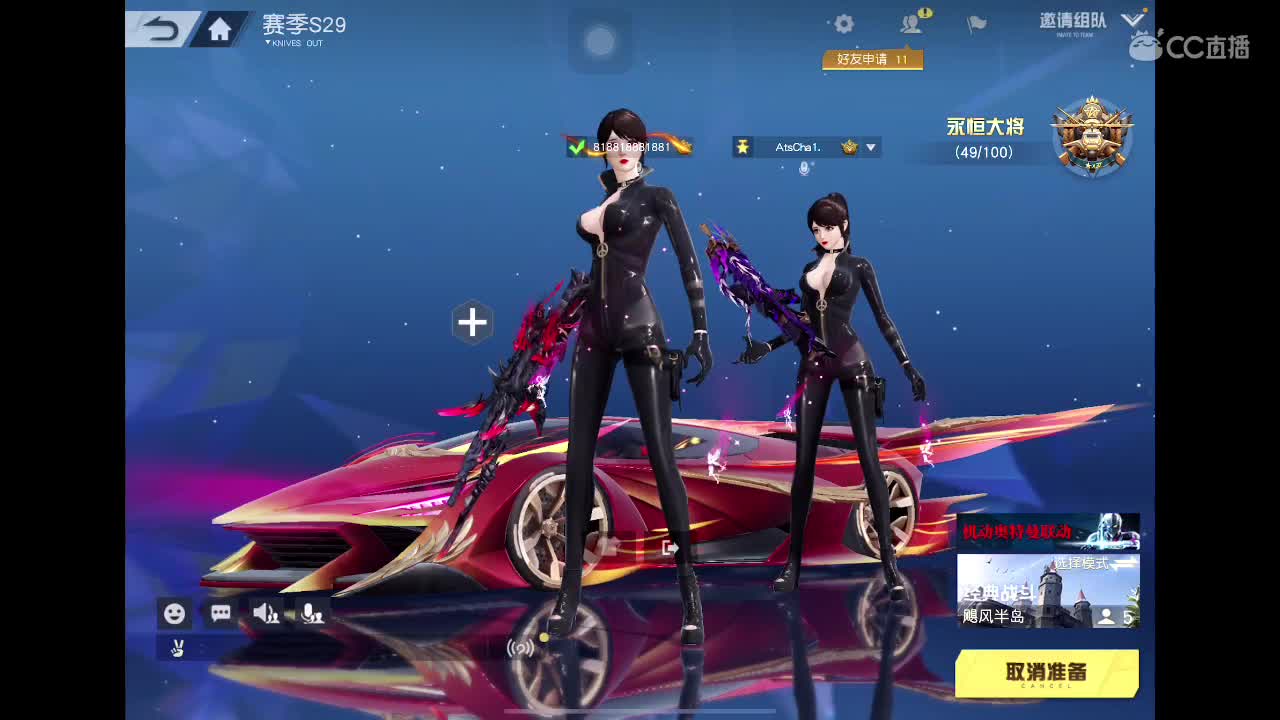Screen dimensions: 1280x720
Task: Expand the dropdown beside player AtsCha1
Action: click(870, 147)
